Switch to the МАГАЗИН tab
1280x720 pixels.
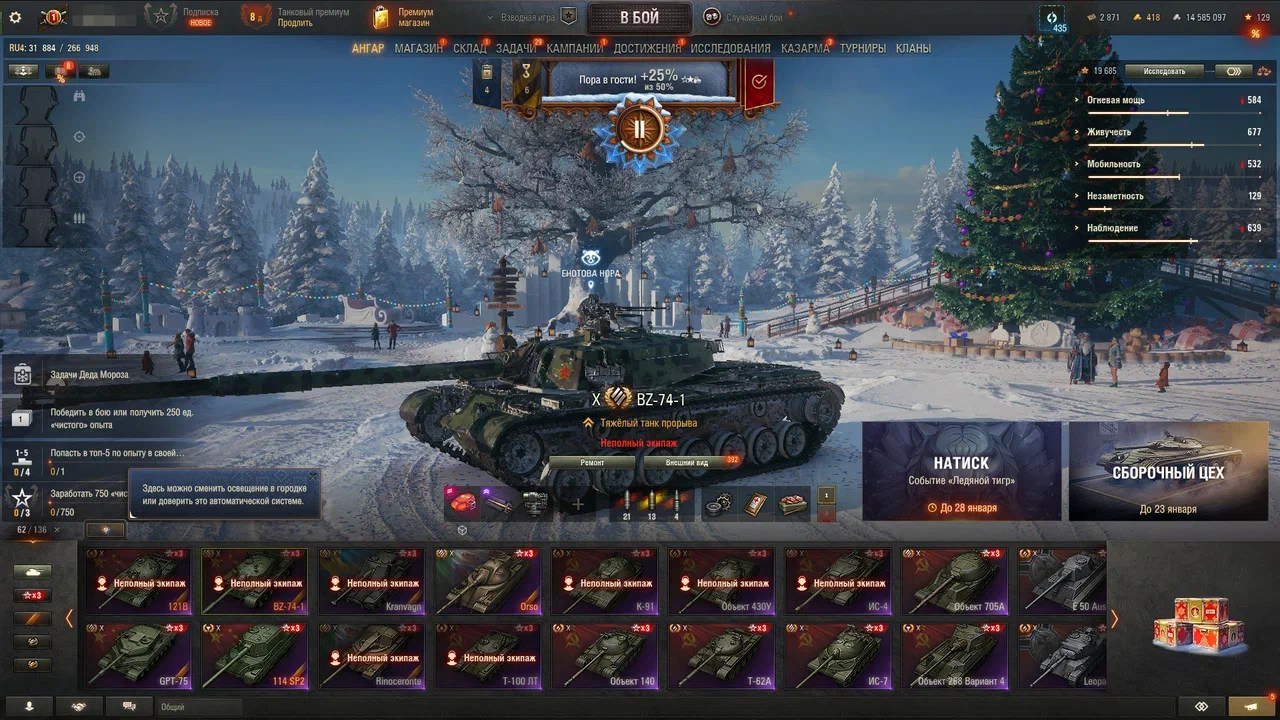pyautogui.click(x=418, y=48)
